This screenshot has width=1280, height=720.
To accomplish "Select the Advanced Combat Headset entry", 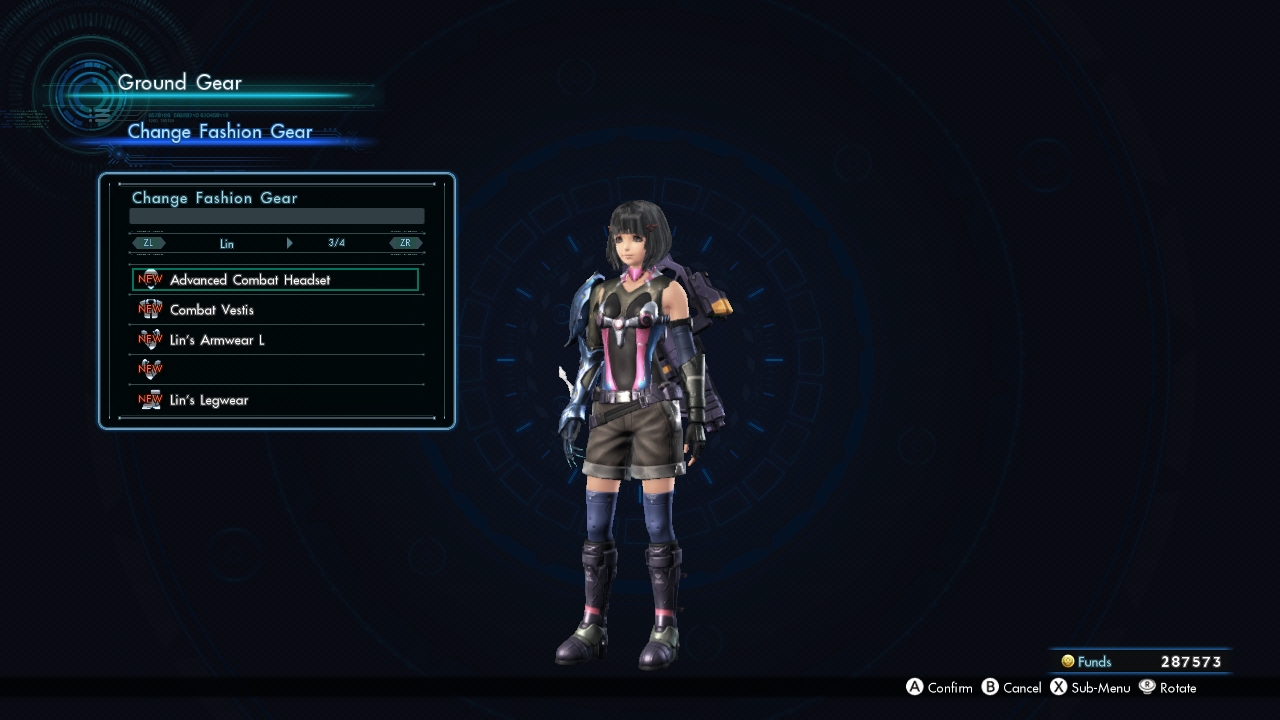I will [275, 280].
